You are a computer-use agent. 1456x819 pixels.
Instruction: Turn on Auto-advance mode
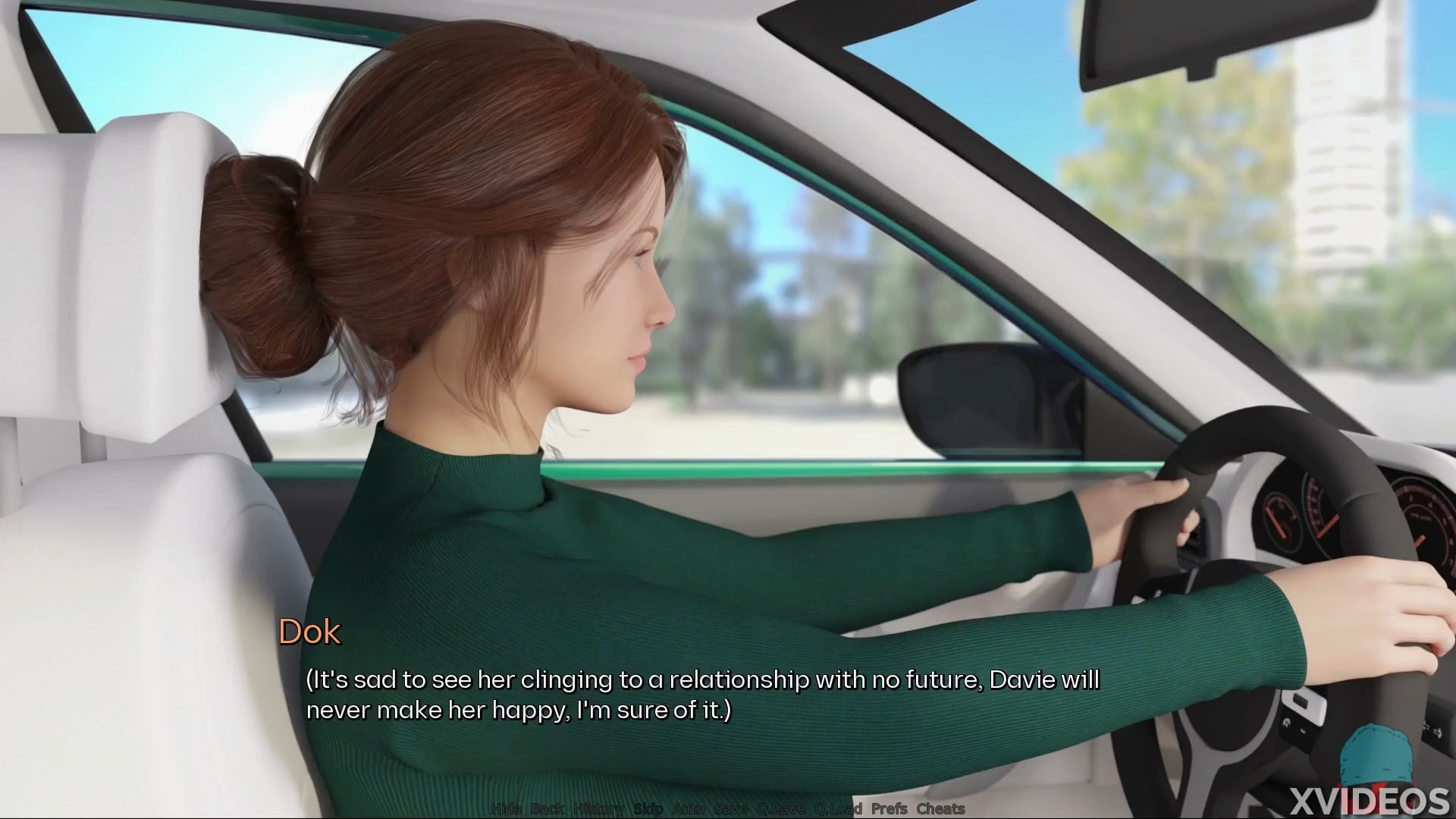pos(689,808)
